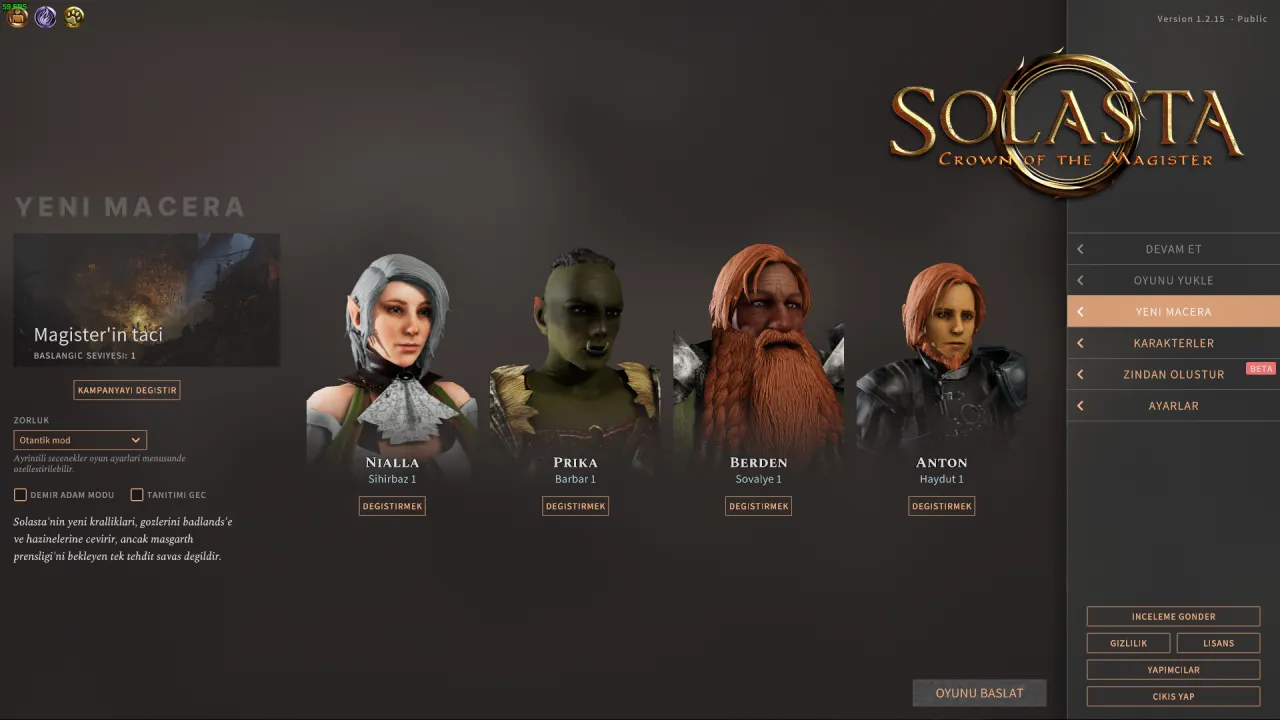
Task: Select the purple flame orb icon
Action: (x=45, y=17)
